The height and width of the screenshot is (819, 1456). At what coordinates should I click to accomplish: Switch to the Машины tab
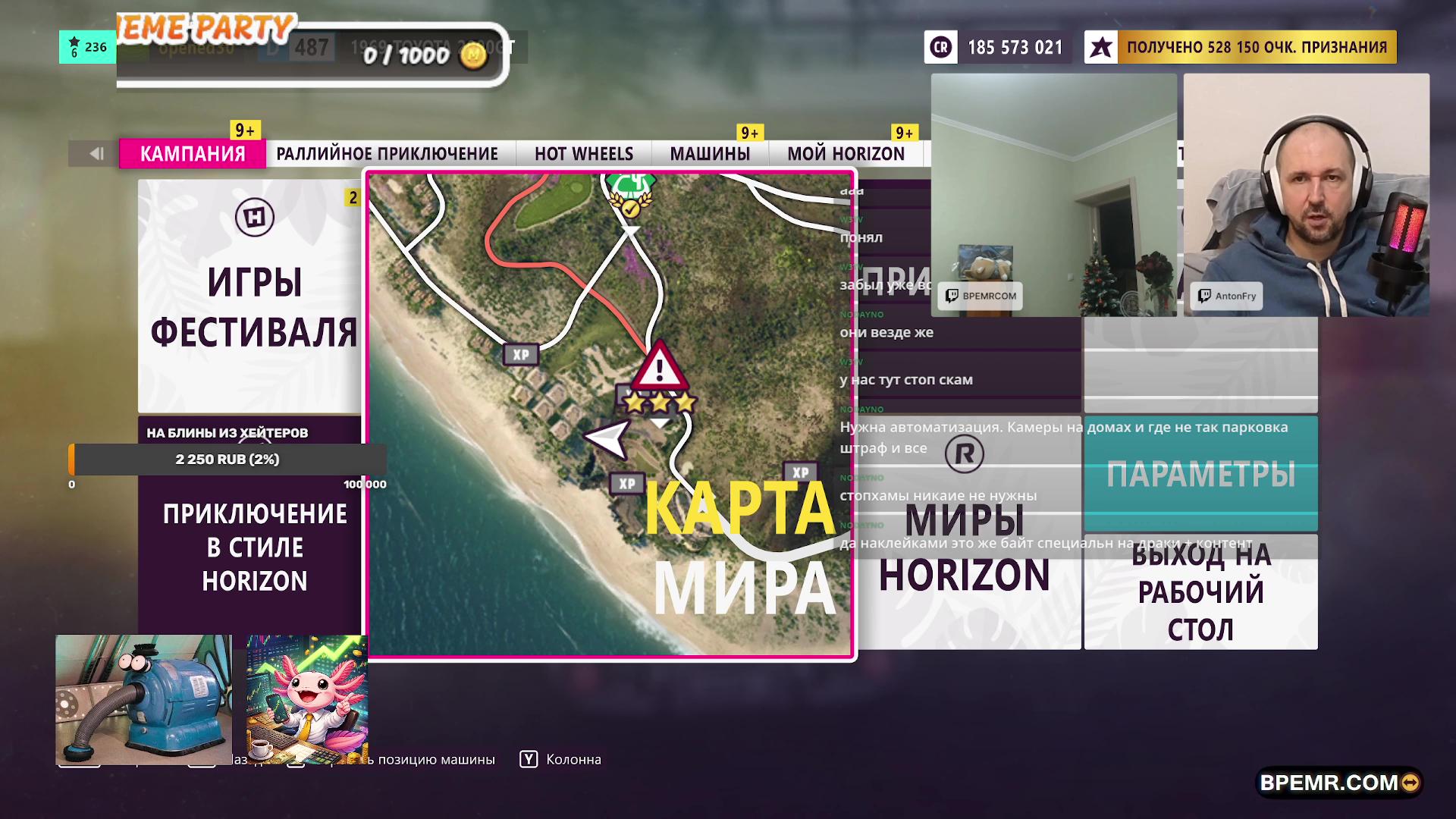coord(710,154)
